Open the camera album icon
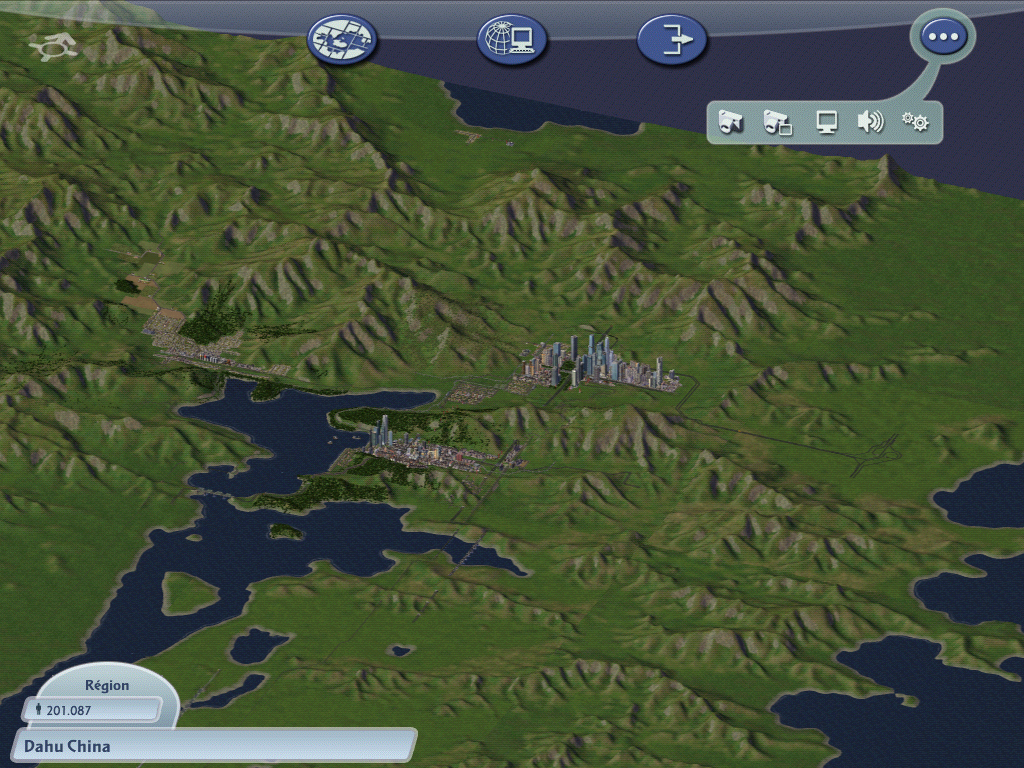 (x=777, y=123)
